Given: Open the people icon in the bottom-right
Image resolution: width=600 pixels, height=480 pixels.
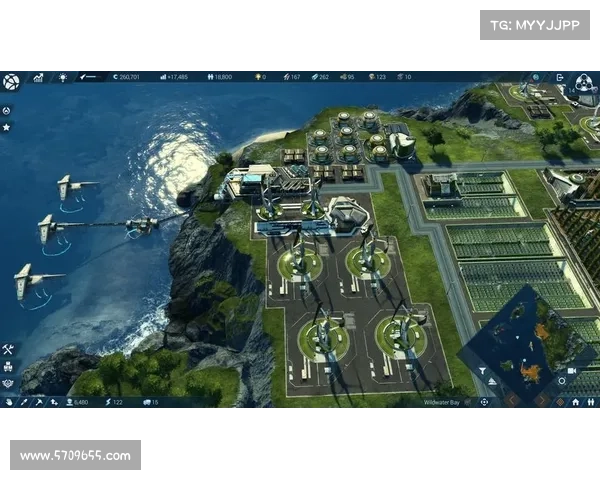Looking at the screenshot, I should point(592,402).
